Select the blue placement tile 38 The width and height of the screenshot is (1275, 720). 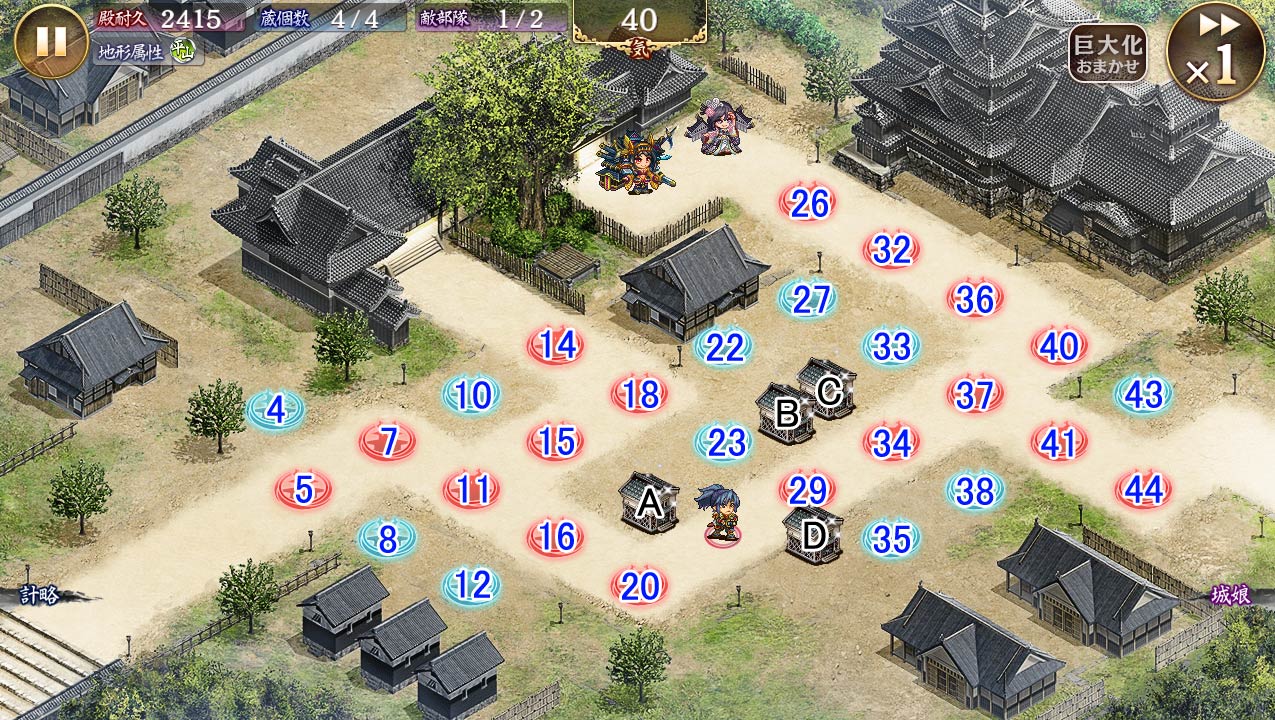[x=975, y=490]
